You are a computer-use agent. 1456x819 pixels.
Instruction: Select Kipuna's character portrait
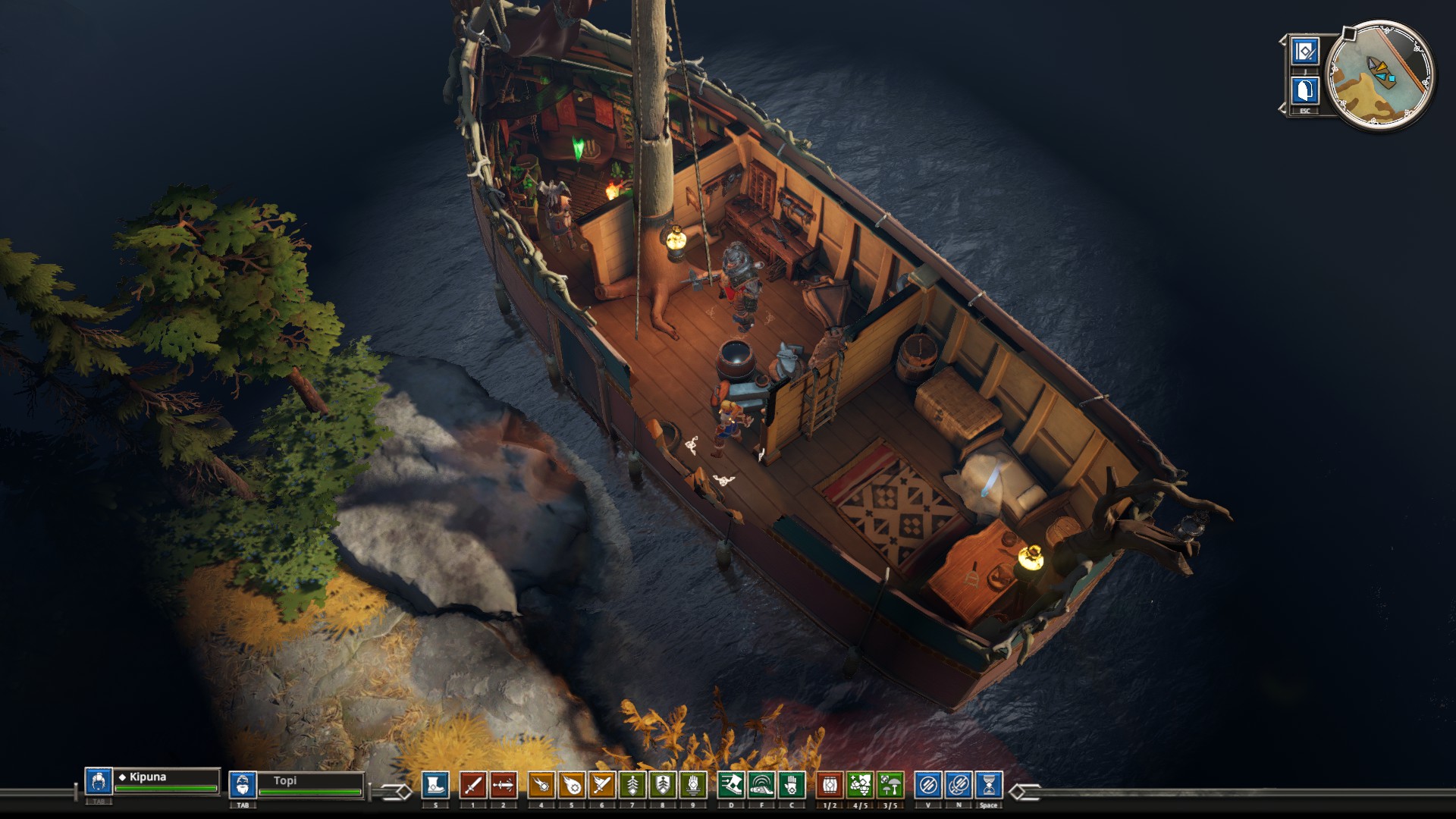pos(98,782)
